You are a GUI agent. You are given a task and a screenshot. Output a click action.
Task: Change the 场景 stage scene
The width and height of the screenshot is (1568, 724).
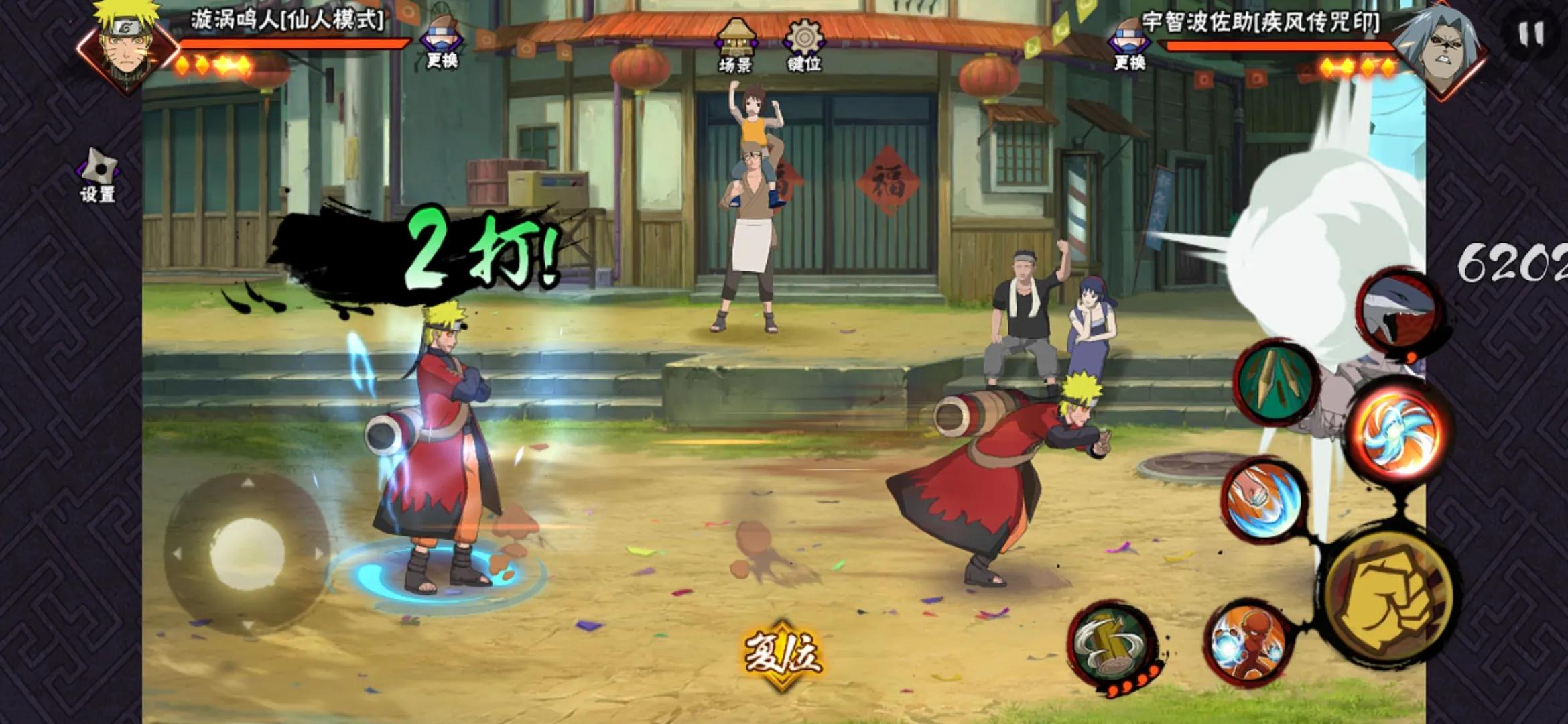[x=736, y=45]
